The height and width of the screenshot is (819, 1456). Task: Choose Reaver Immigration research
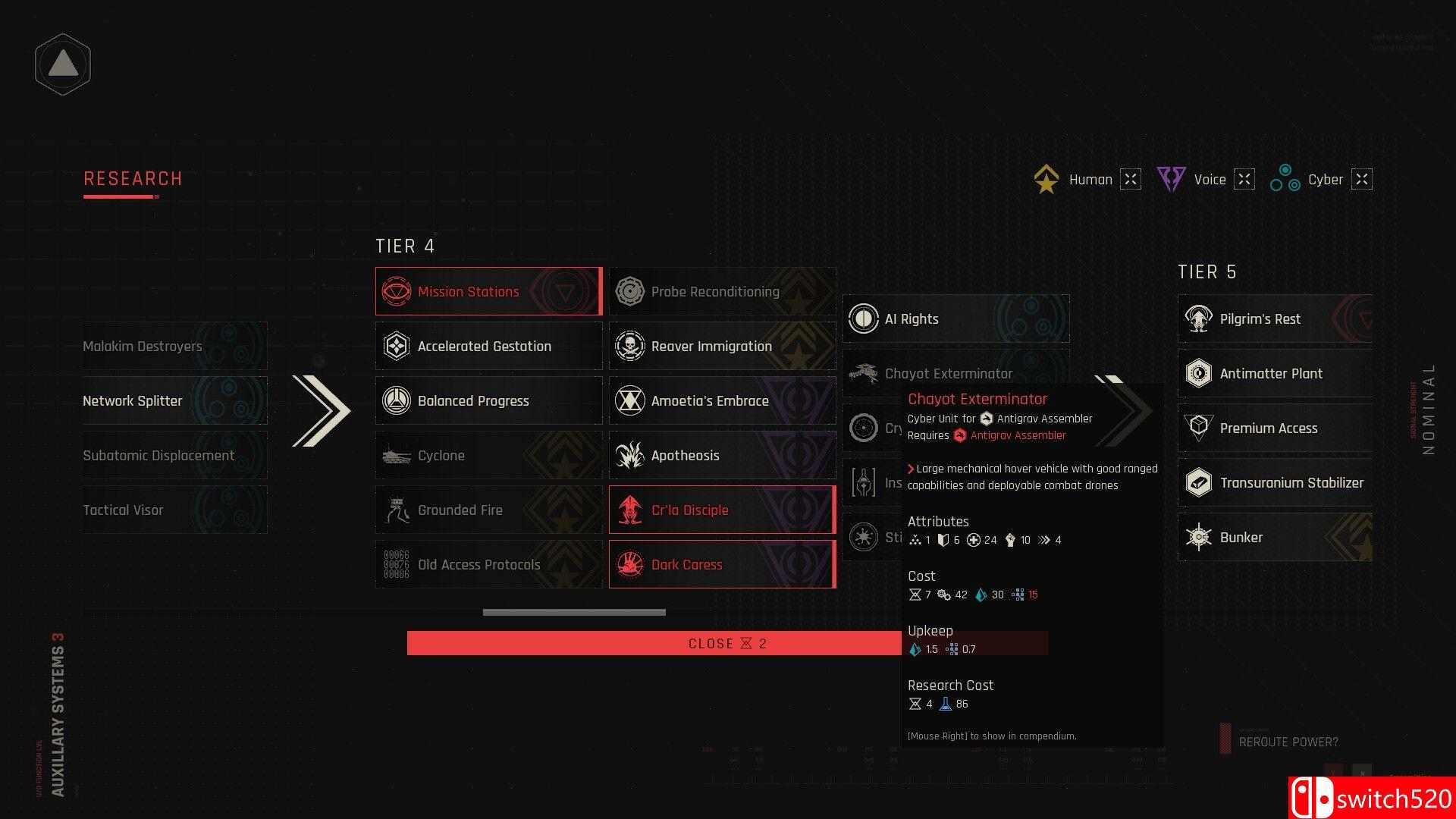tap(721, 347)
